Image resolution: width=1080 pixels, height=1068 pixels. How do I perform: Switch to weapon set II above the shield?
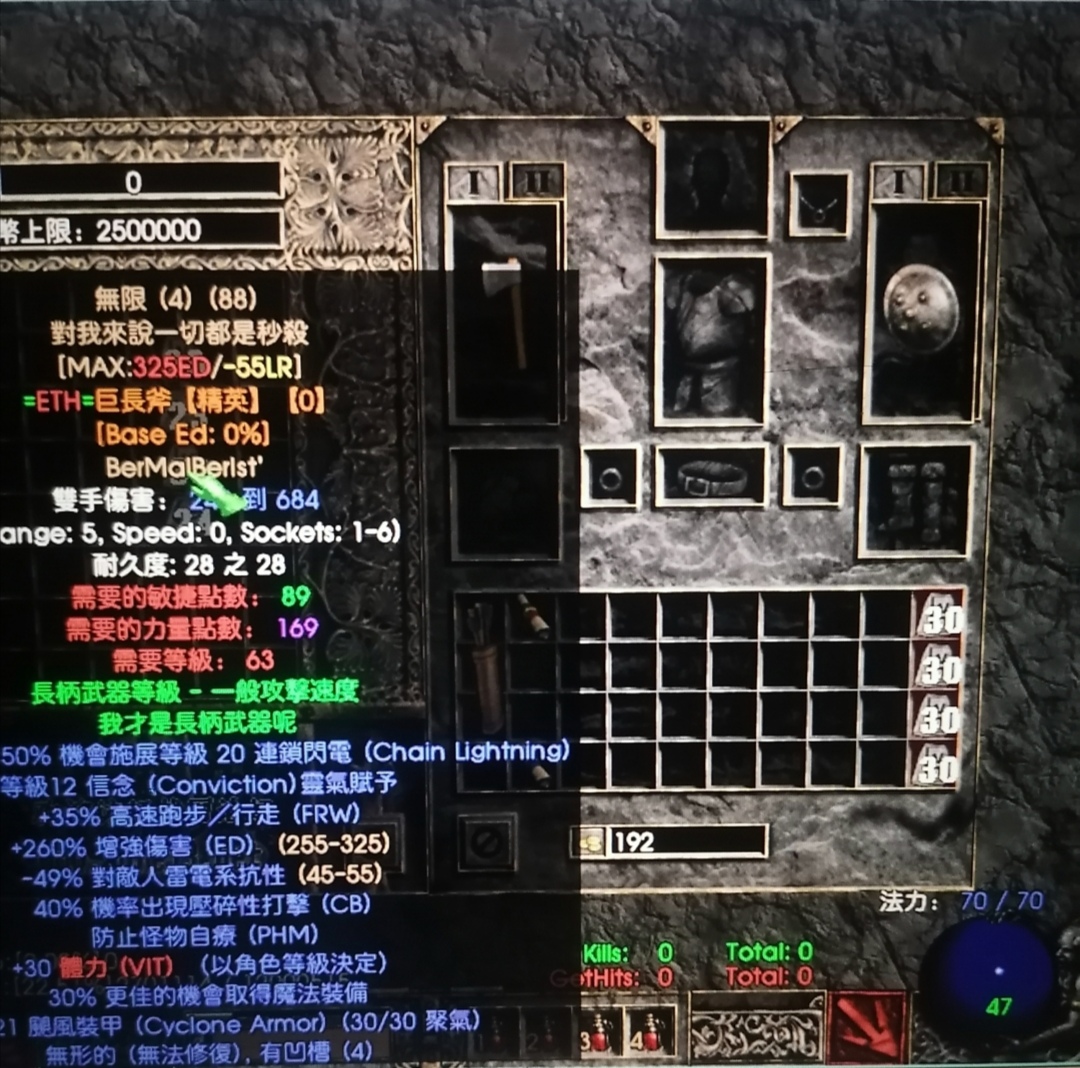tap(960, 181)
